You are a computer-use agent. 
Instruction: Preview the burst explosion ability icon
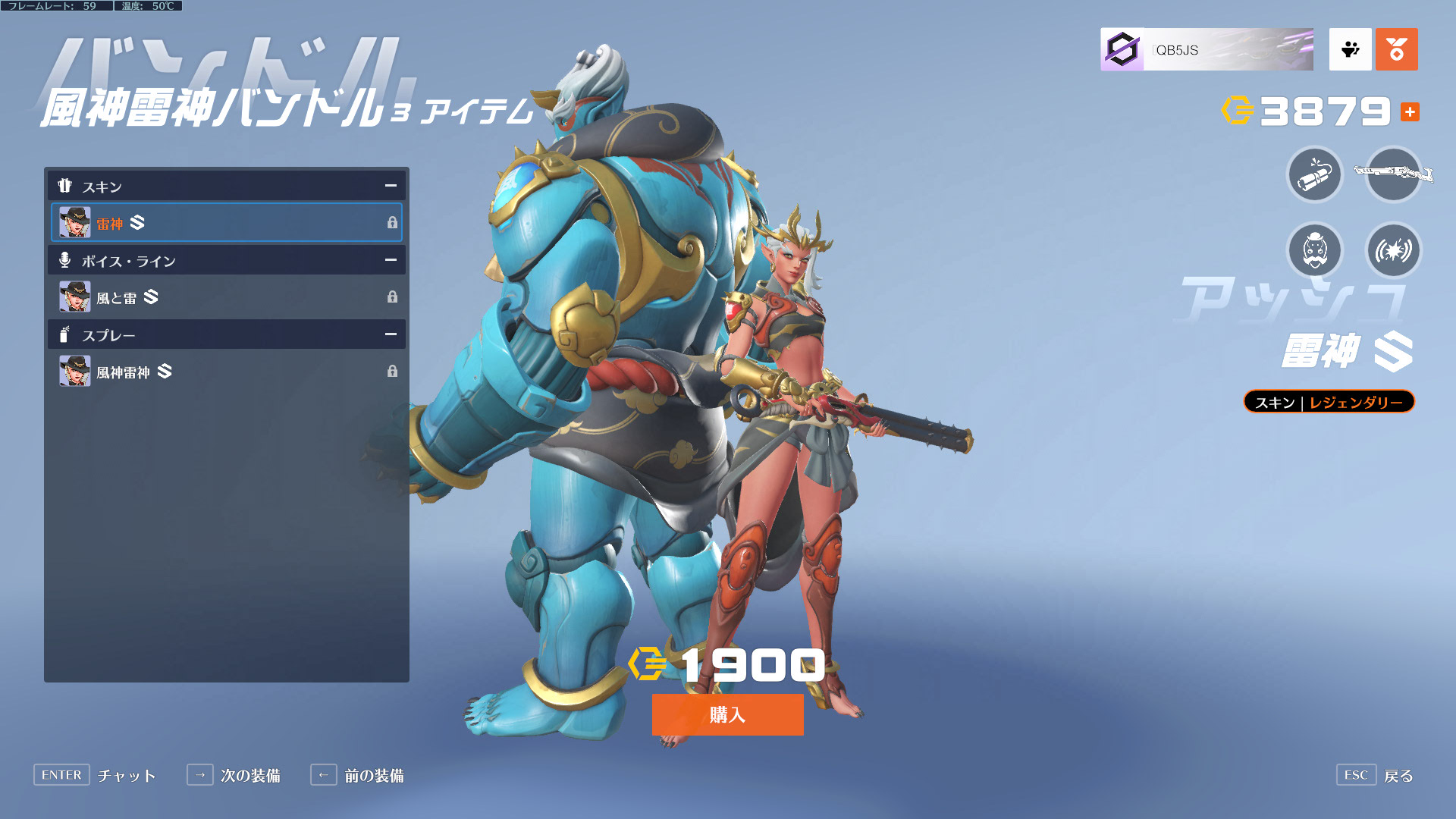1393,250
